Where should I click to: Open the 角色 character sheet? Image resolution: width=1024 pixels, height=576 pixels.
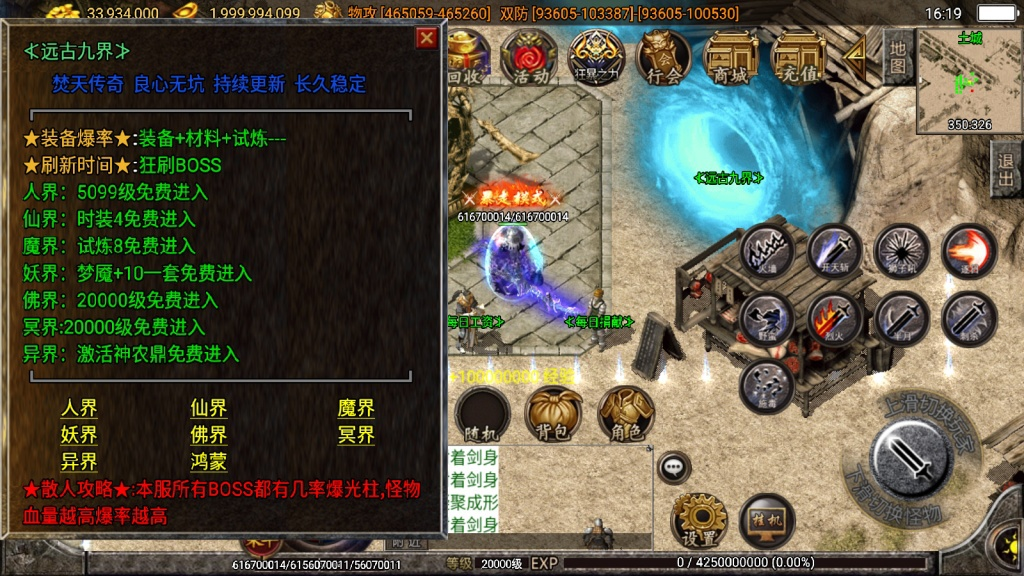click(626, 413)
